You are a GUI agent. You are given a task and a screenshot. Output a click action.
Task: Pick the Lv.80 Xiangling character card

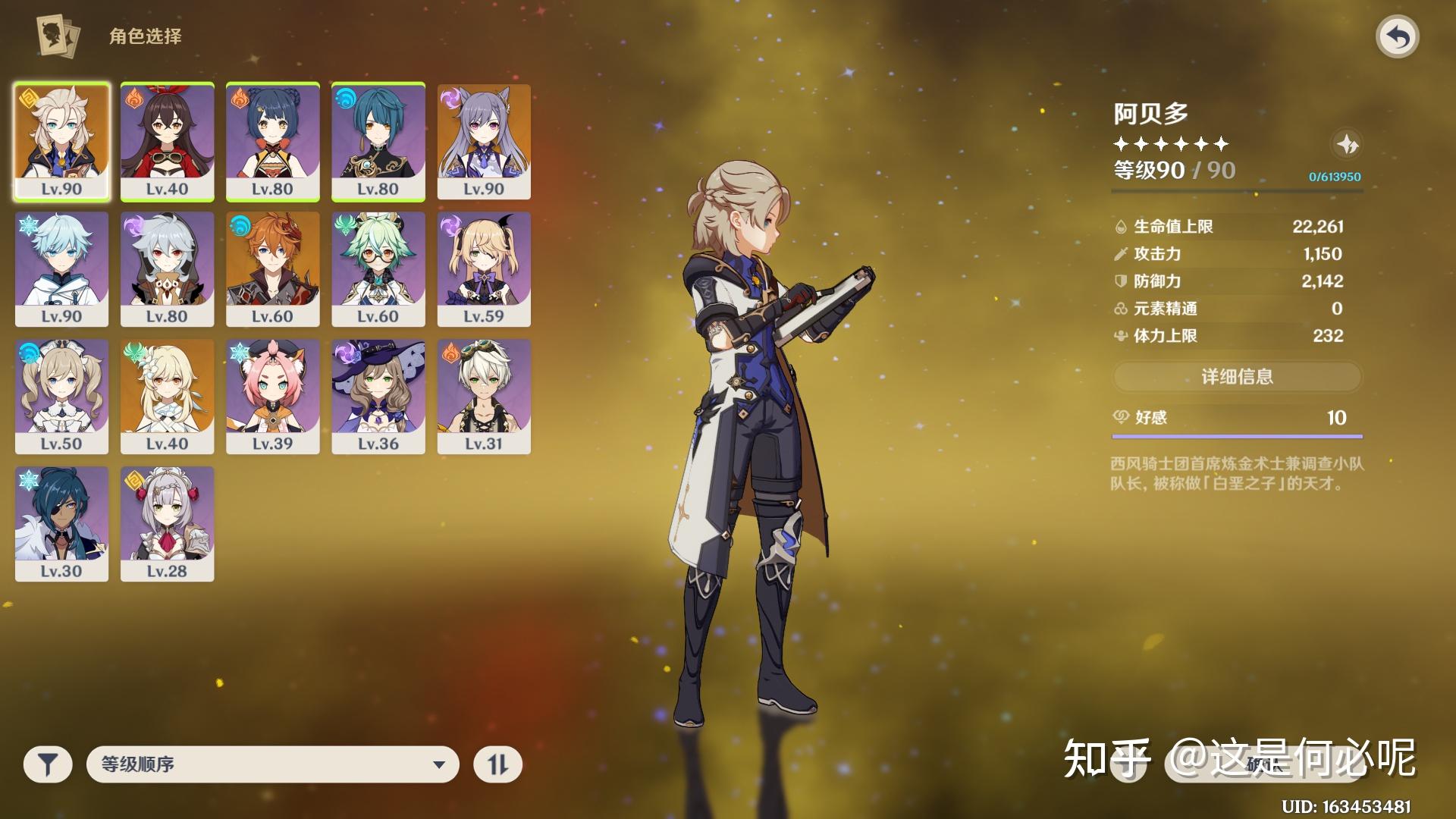[272, 142]
